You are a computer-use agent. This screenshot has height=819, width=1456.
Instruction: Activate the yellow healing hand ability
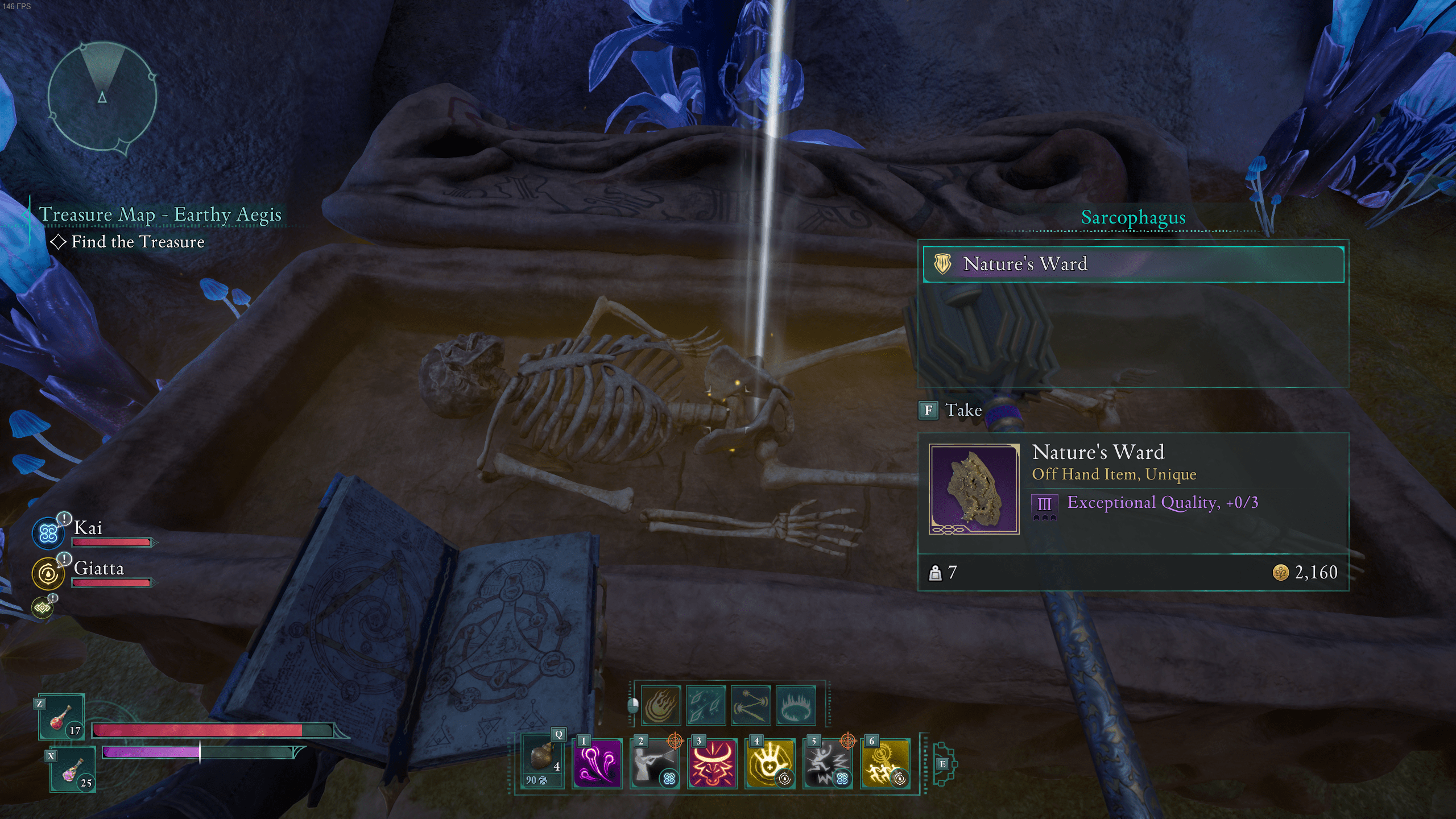point(770,763)
